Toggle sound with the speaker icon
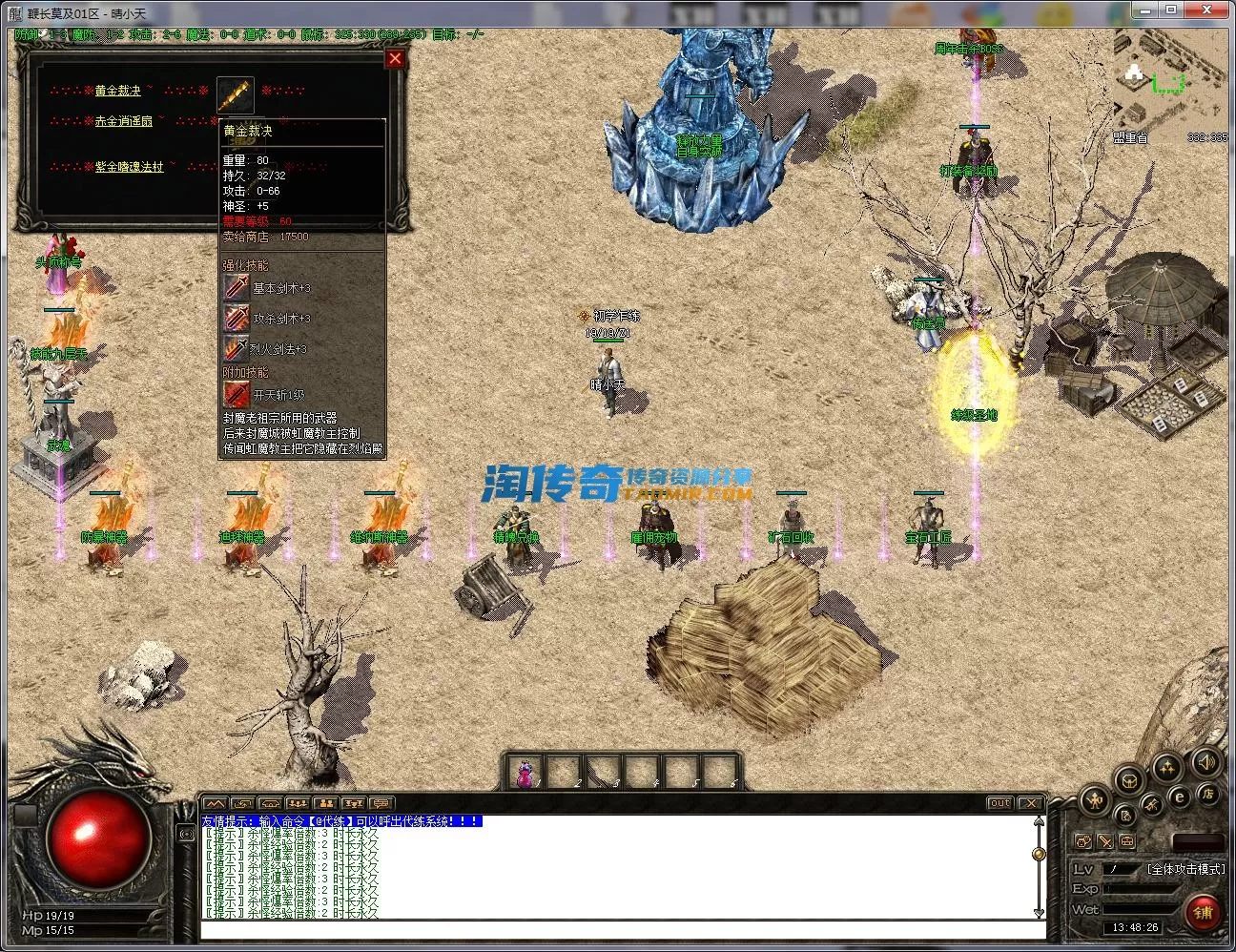Image resolution: width=1236 pixels, height=952 pixels. coord(1205,762)
